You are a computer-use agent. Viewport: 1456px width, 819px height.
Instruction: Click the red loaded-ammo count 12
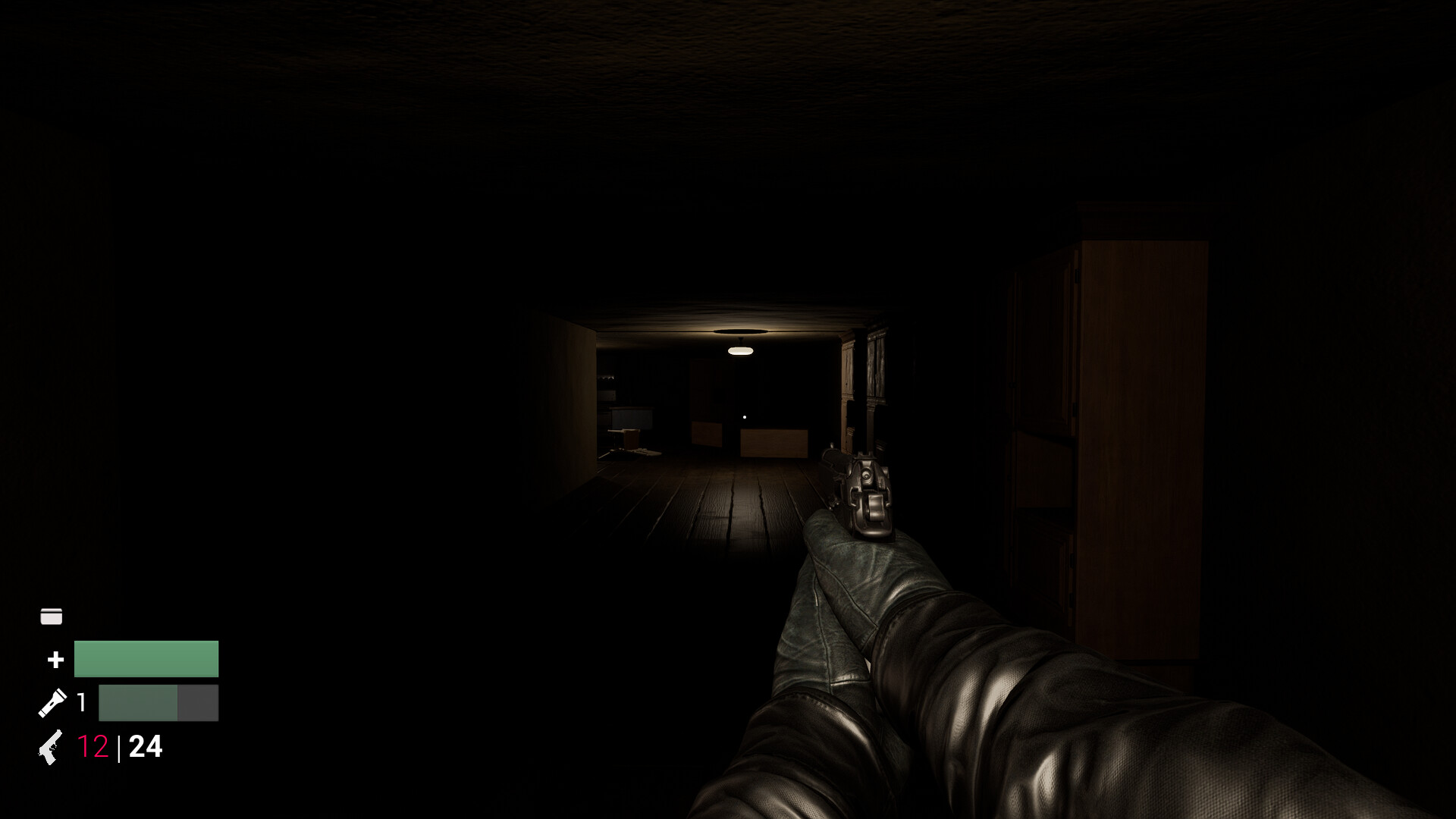click(x=93, y=746)
